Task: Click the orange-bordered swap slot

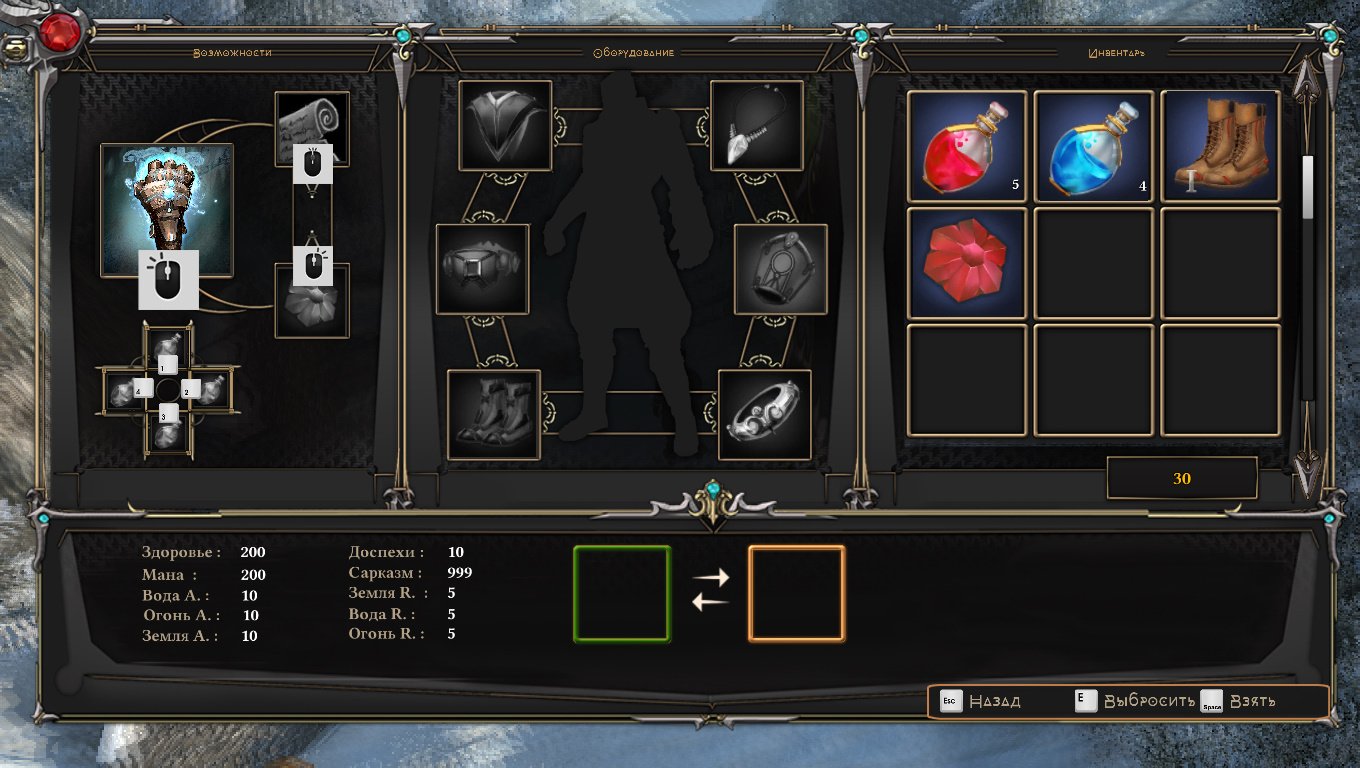Action: click(x=797, y=593)
